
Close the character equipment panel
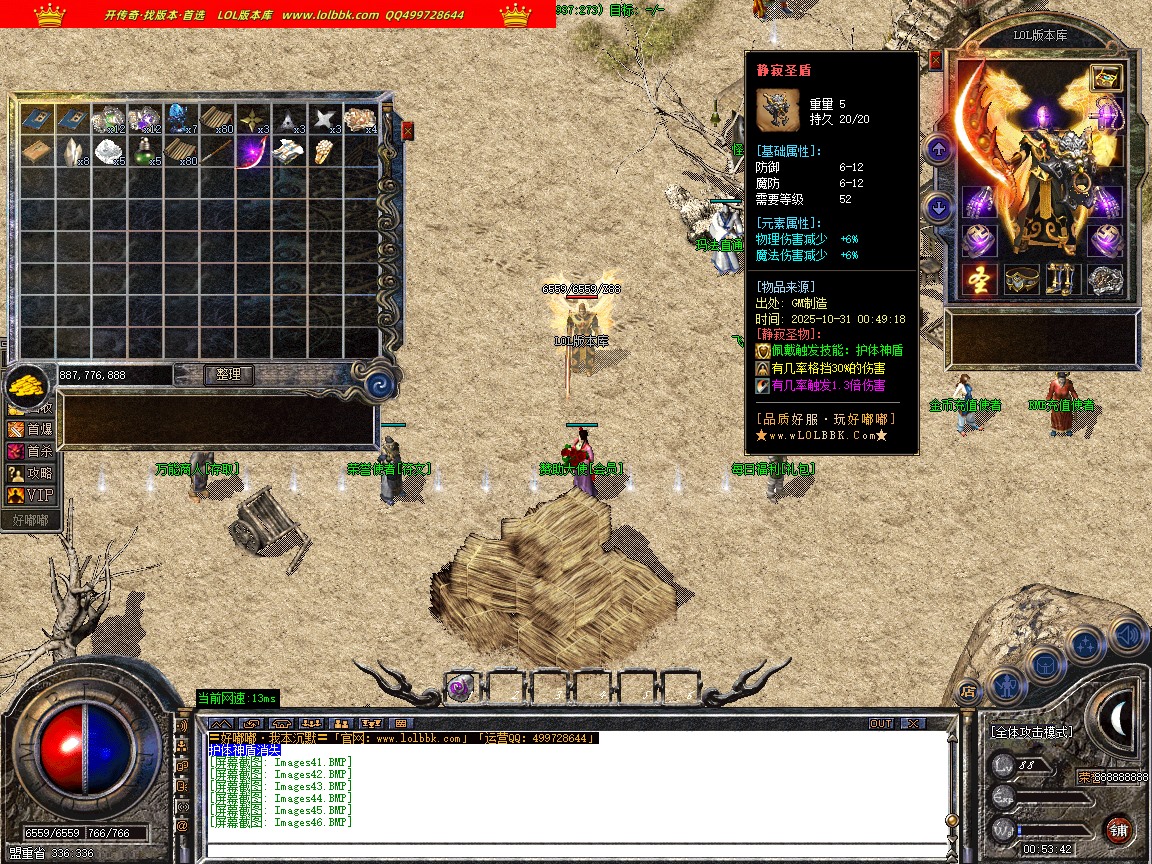coord(936,60)
